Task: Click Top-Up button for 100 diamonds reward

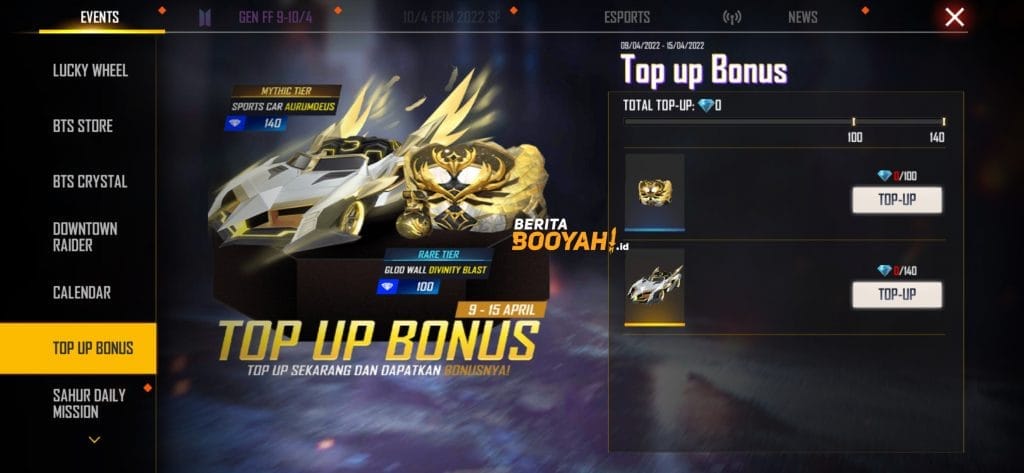Action: click(x=896, y=199)
